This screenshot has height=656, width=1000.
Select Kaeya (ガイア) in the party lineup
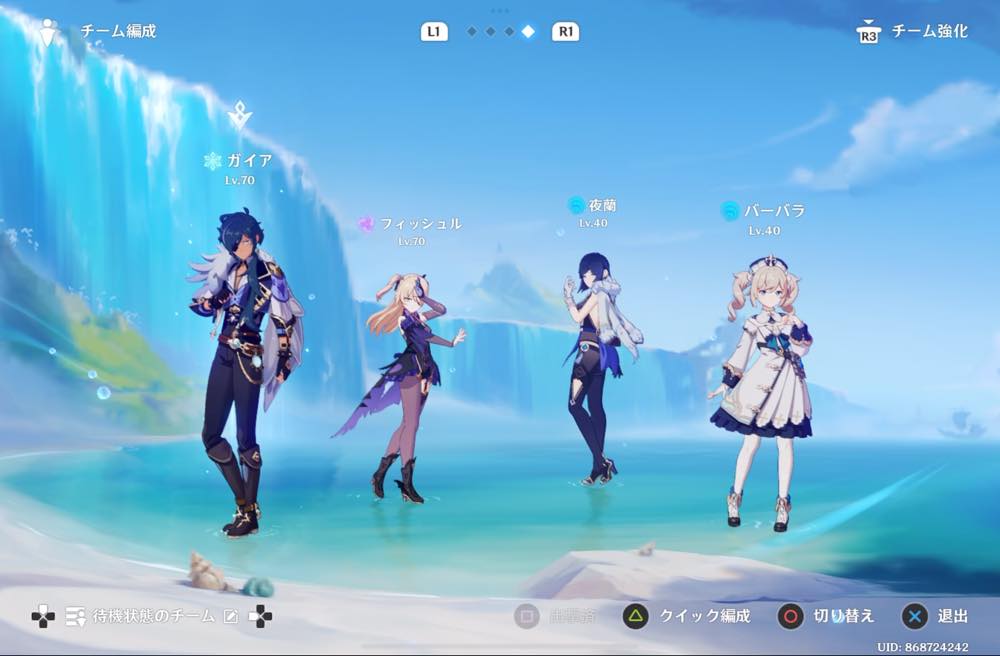coord(243,370)
